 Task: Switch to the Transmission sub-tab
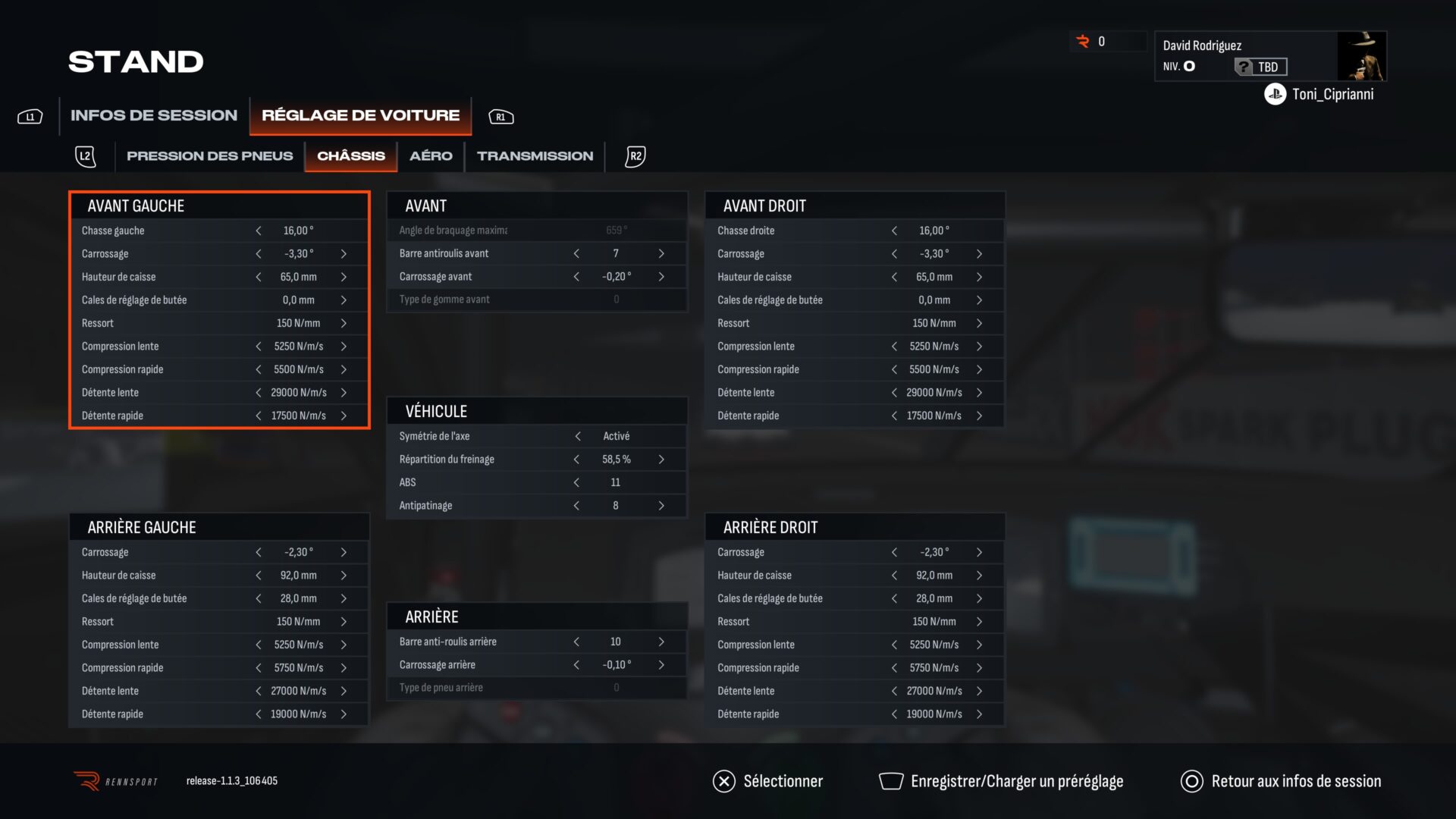[535, 156]
